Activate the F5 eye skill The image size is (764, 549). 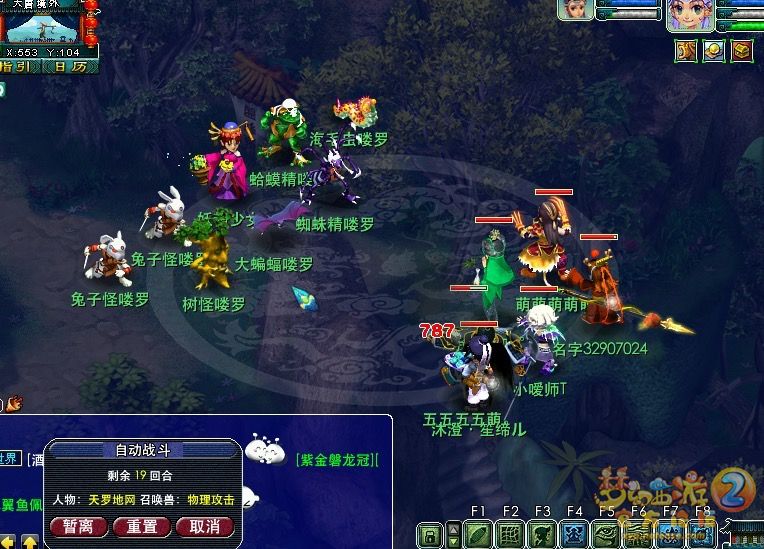606,535
